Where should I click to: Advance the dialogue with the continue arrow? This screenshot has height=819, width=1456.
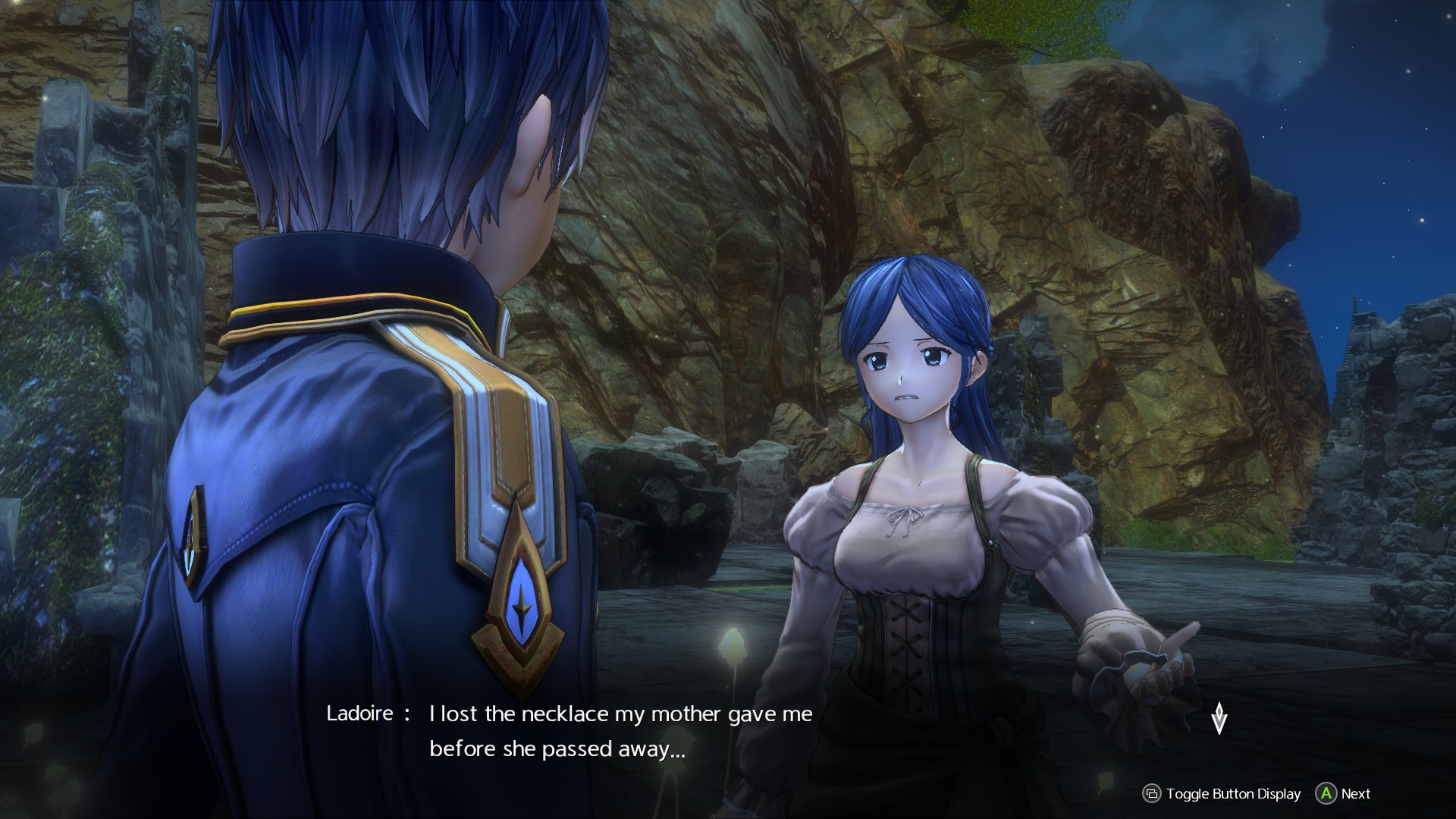point(1219,717)
